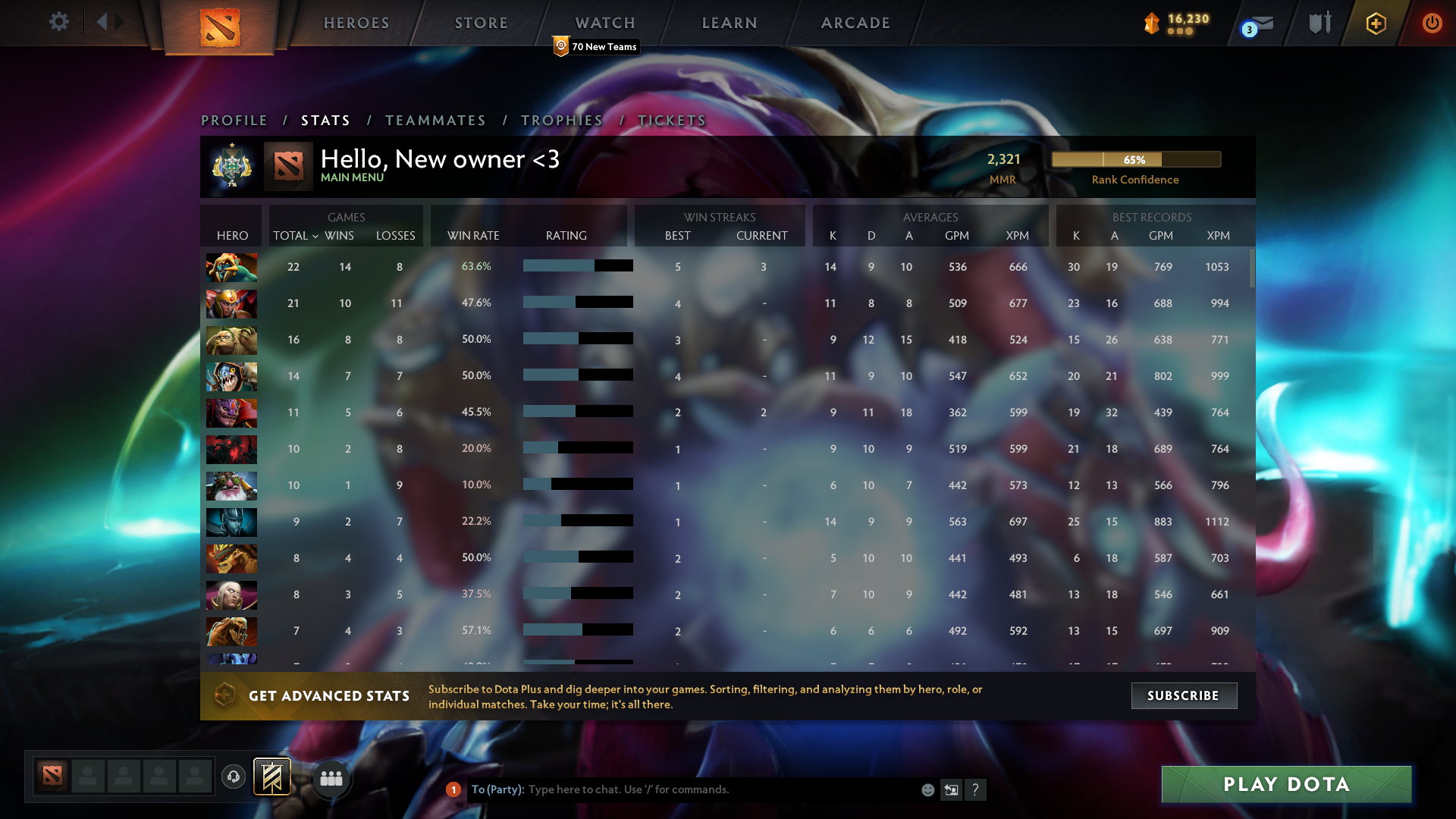Open friends list with the group icon
Viewport: 1456px width, 819px height.
[x=331, y=777]
